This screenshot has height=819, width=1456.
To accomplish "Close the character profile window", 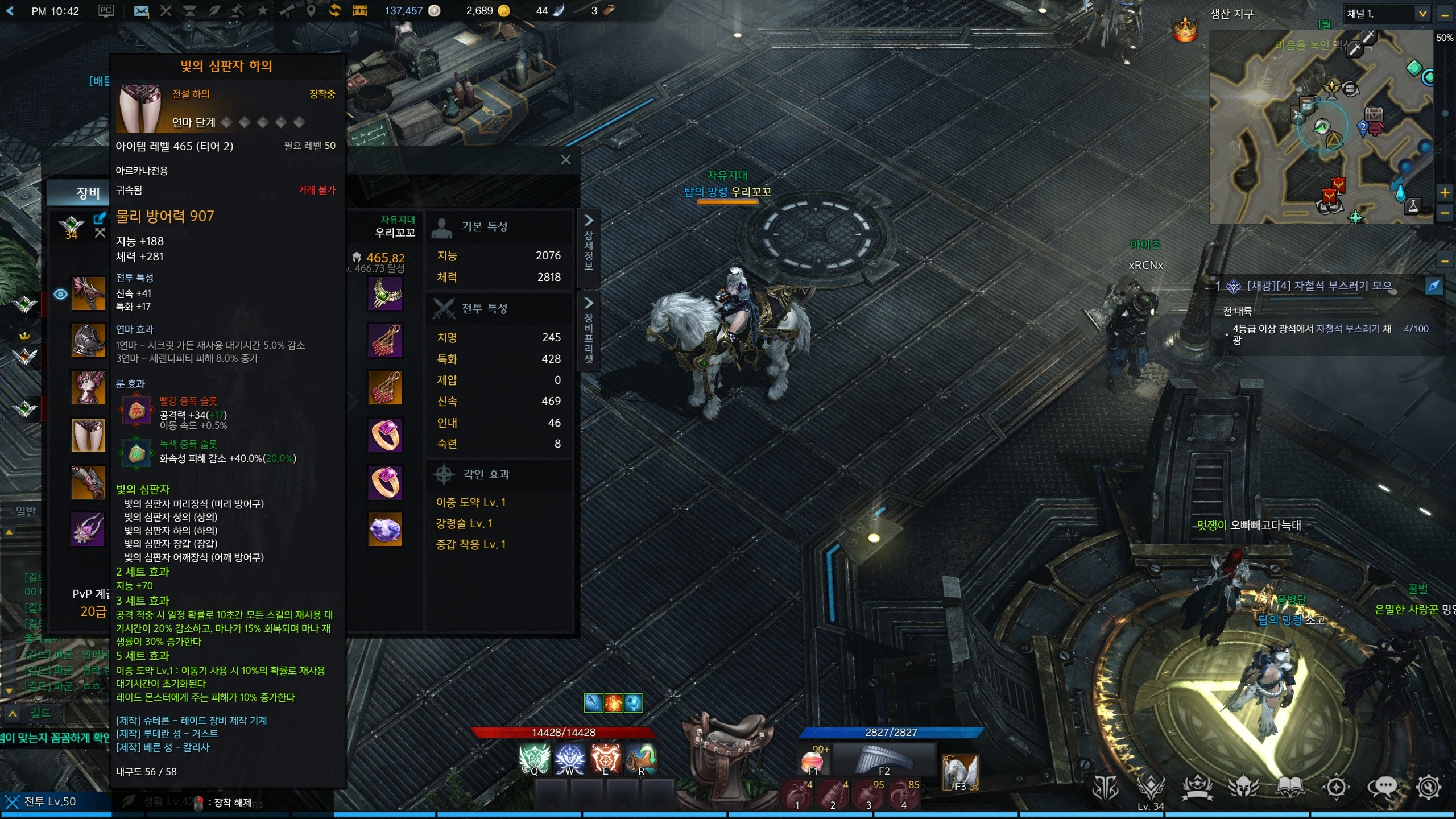I will (x=565, y=160).
